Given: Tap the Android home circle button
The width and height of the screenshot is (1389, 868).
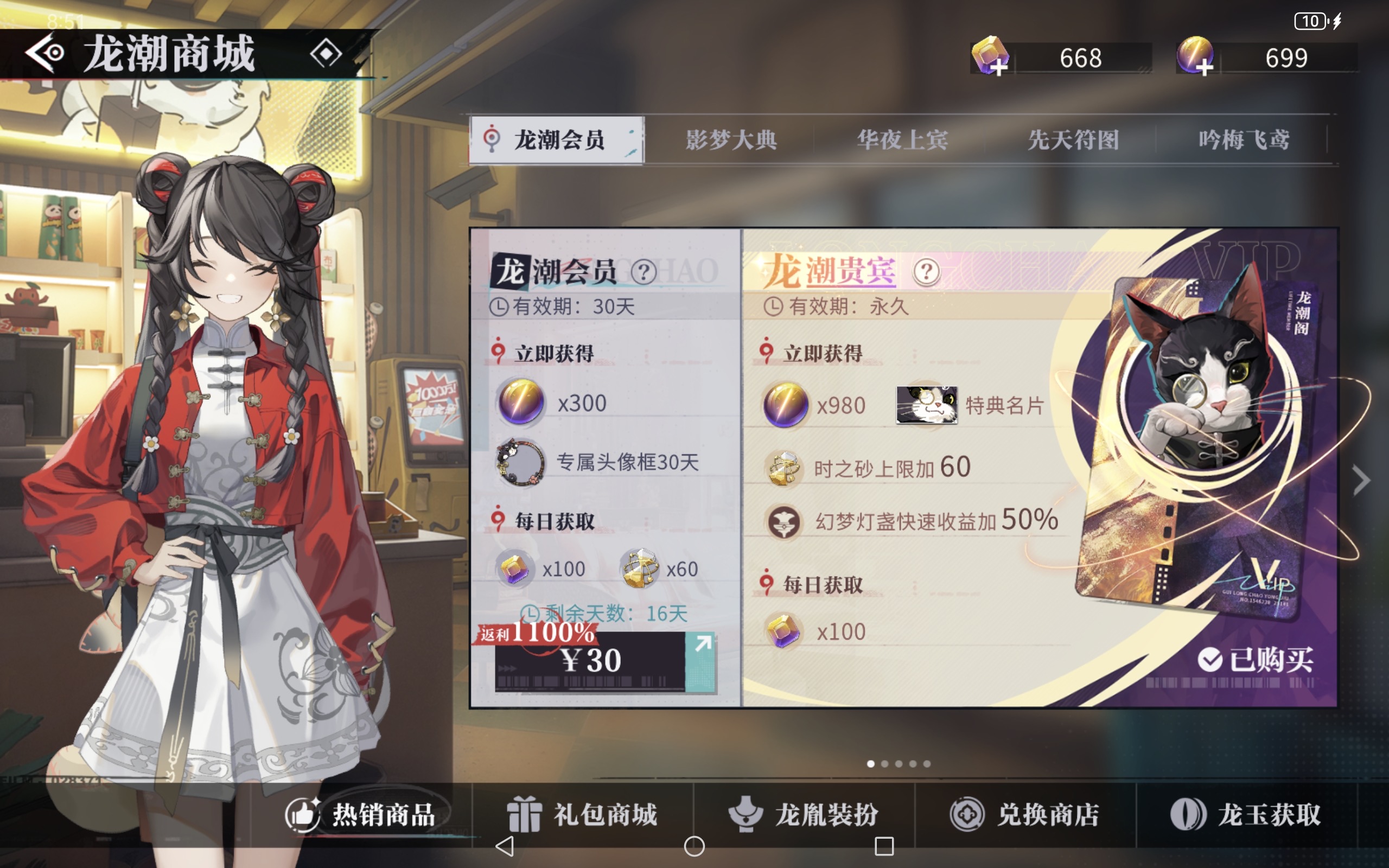Looking at the screenshot, I should click(x=694, y=846).
